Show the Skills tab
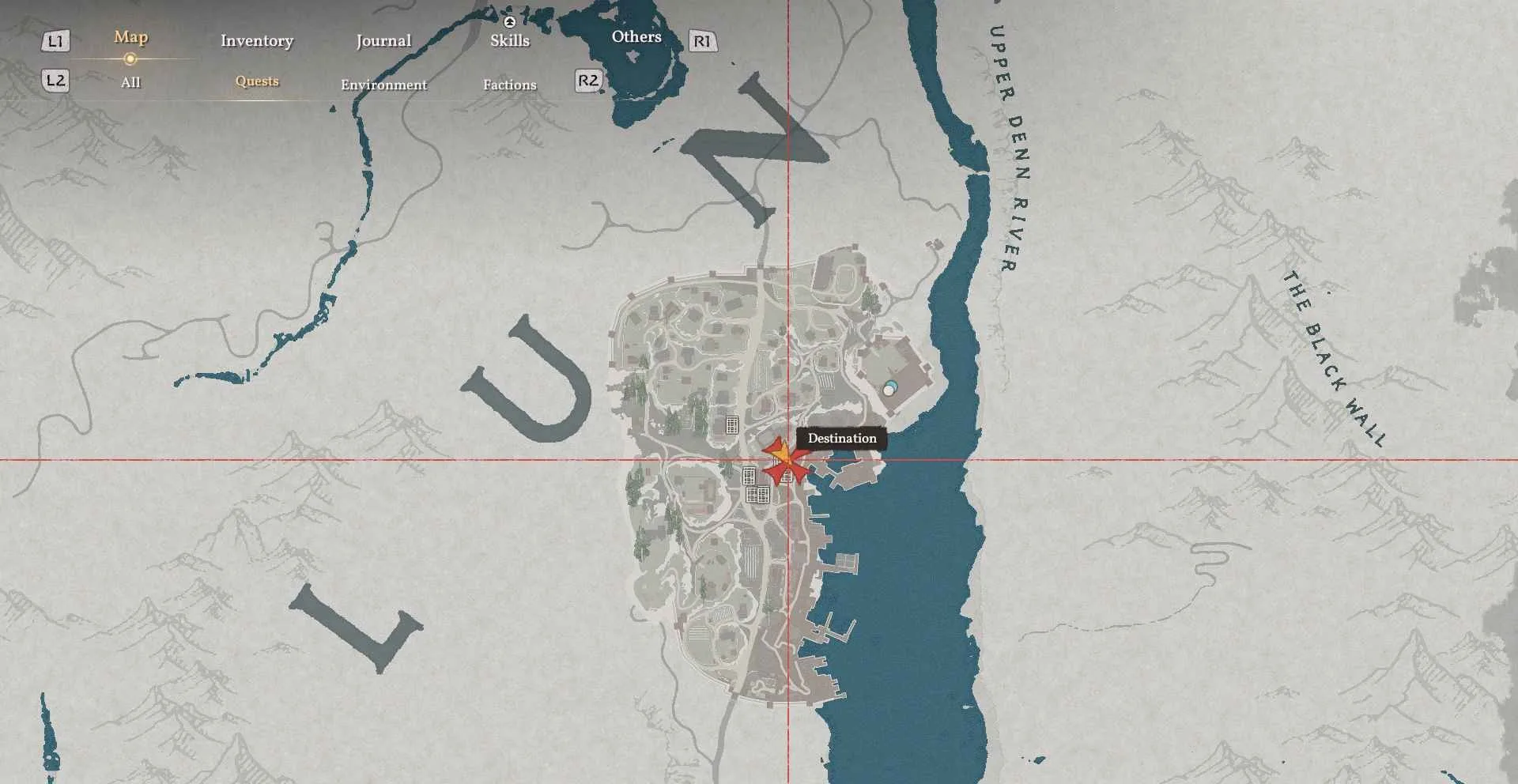1518x784 pixels. point(510,40)
